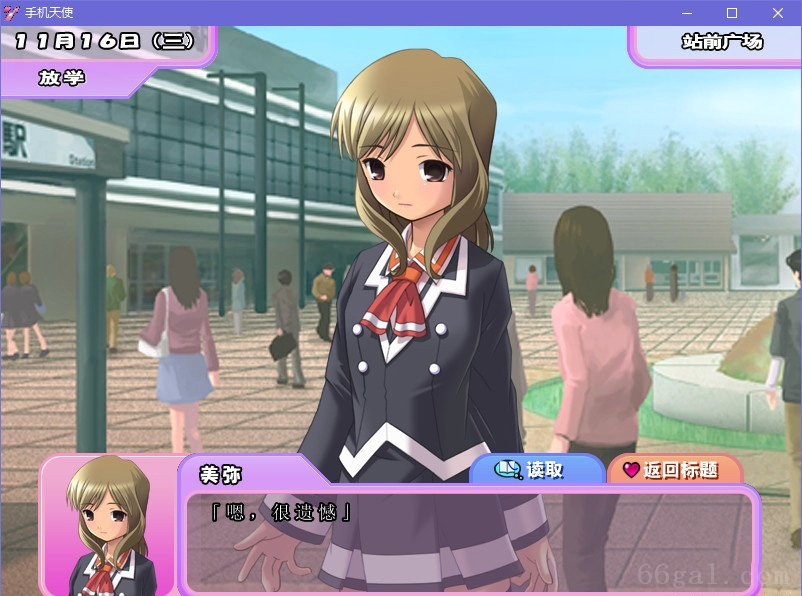Screen dimensions: 802x596
Task: Click the 返回标题 return to title button
Action: coord(673,470)
